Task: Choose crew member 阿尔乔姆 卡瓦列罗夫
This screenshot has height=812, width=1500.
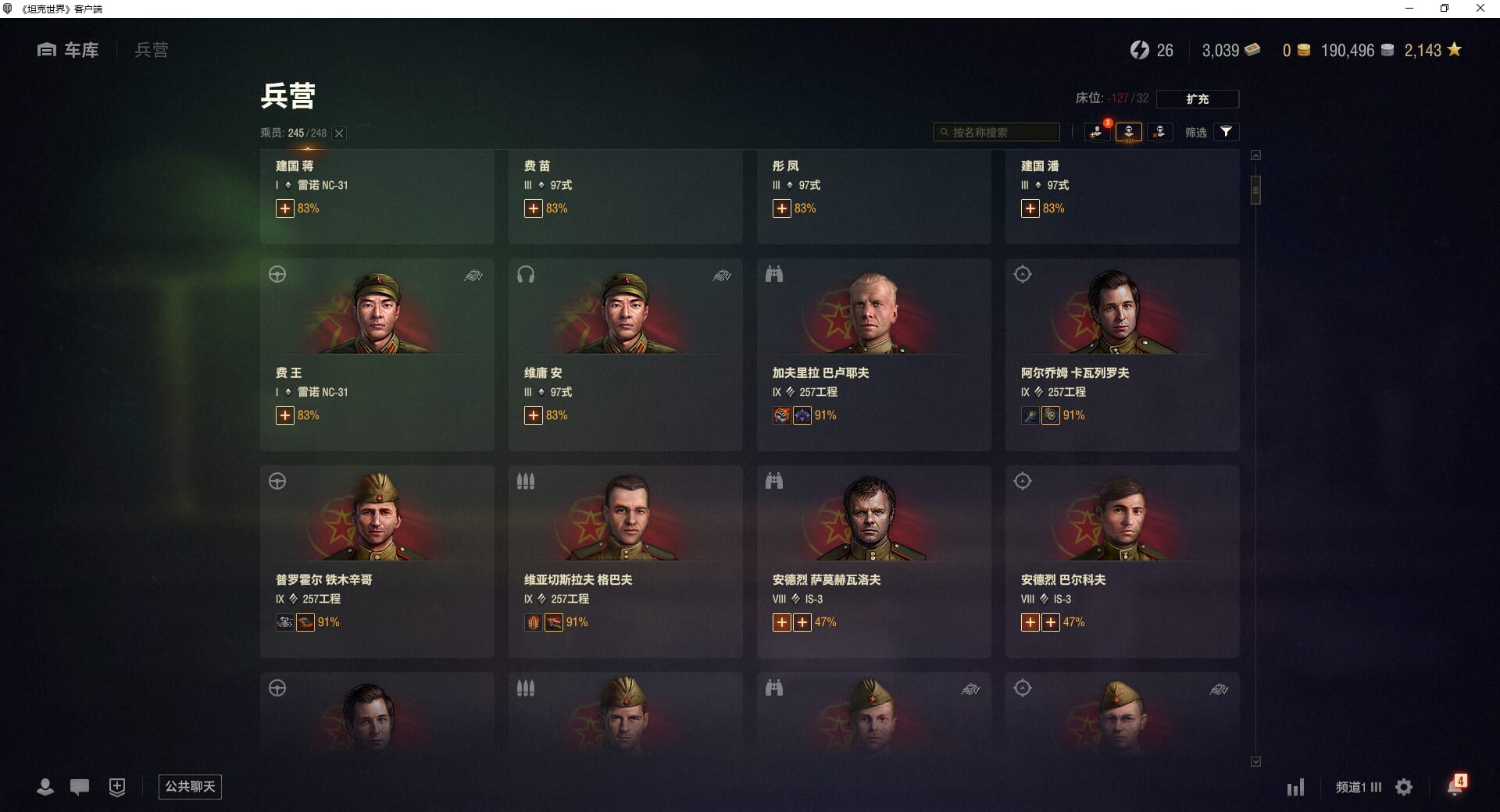Action: (1122, 355)
